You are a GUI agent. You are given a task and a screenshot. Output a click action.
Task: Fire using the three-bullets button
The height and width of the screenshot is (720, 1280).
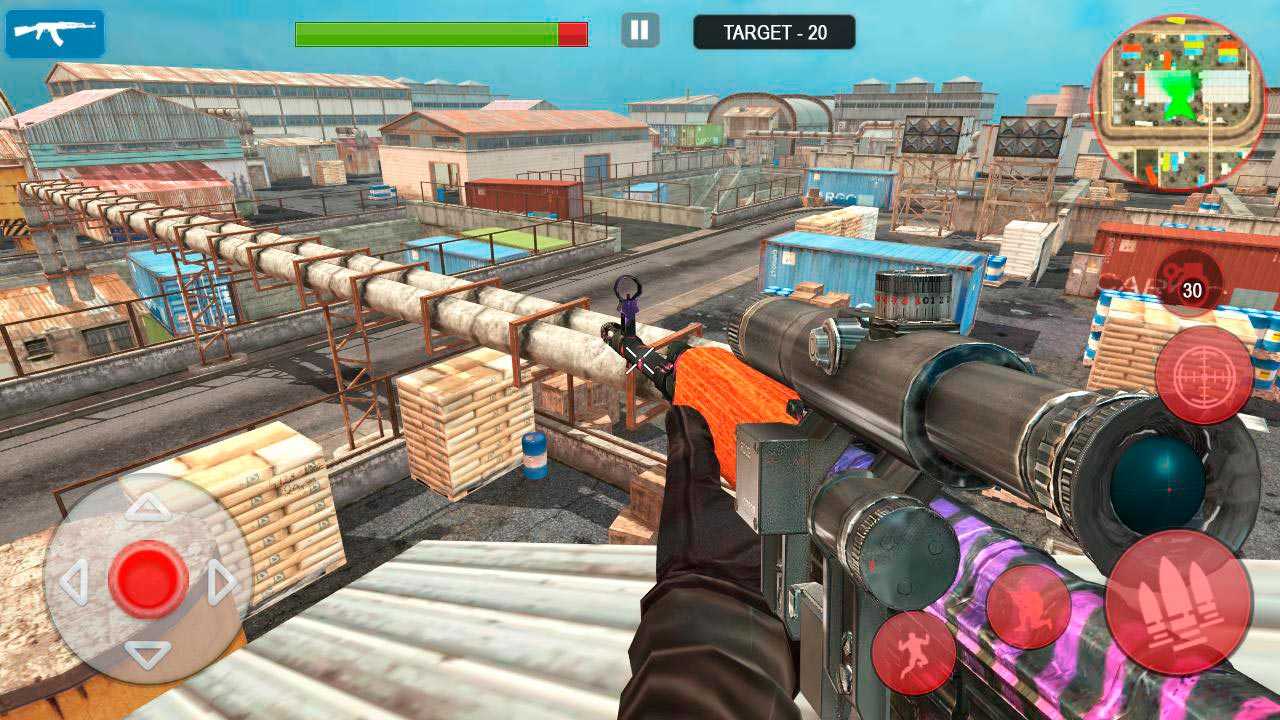pos(1178,603)
